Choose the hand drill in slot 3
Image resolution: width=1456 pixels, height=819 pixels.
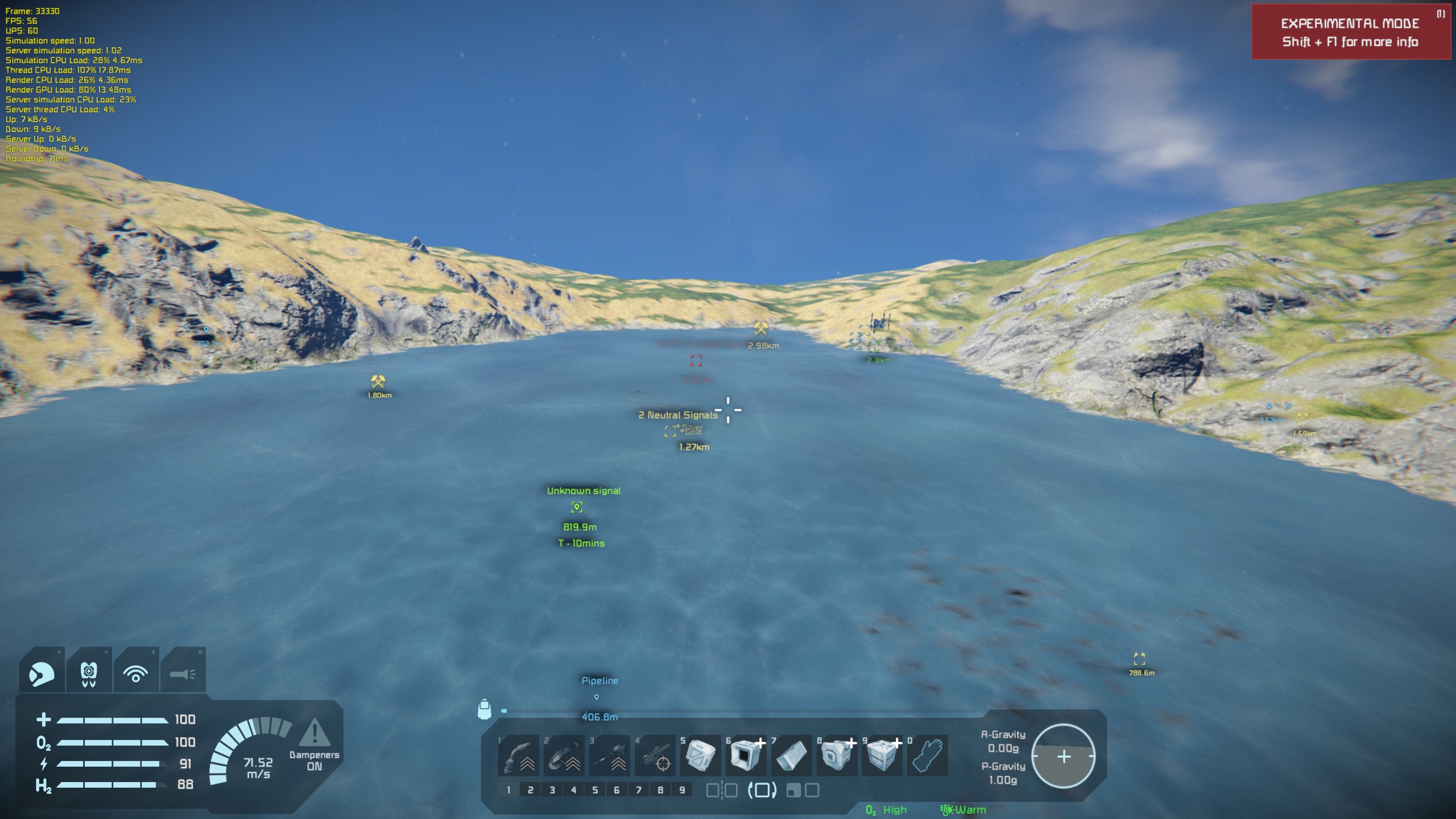tap(609, 756)
